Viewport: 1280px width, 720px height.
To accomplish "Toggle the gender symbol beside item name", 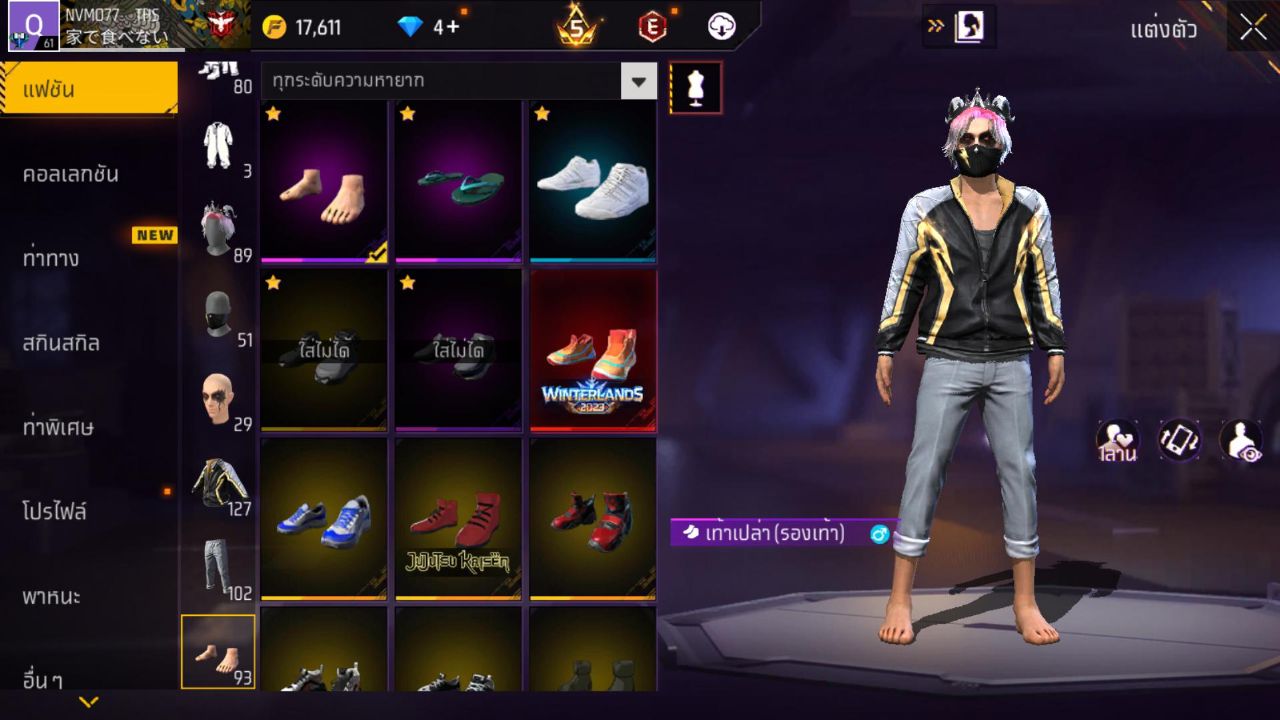I will coord(879,535).
